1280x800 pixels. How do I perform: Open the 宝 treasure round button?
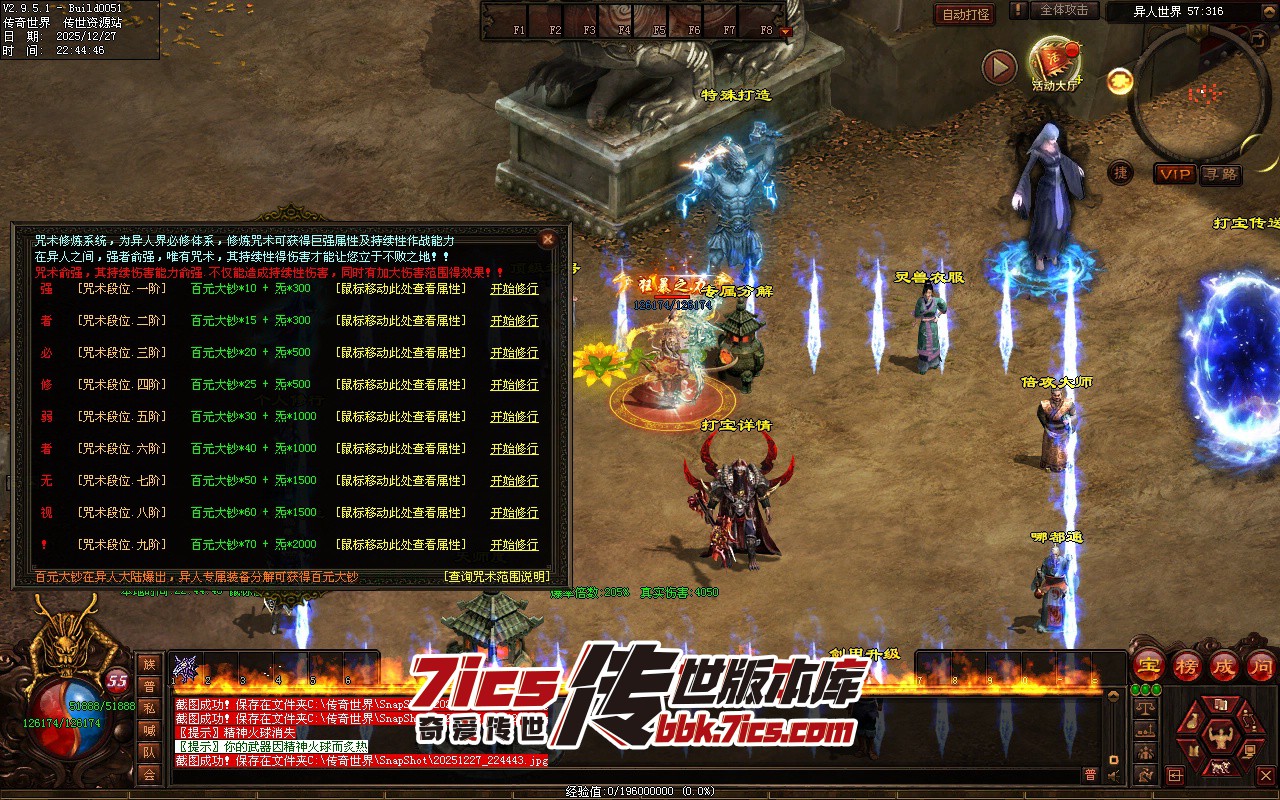tap(1149, 664)
